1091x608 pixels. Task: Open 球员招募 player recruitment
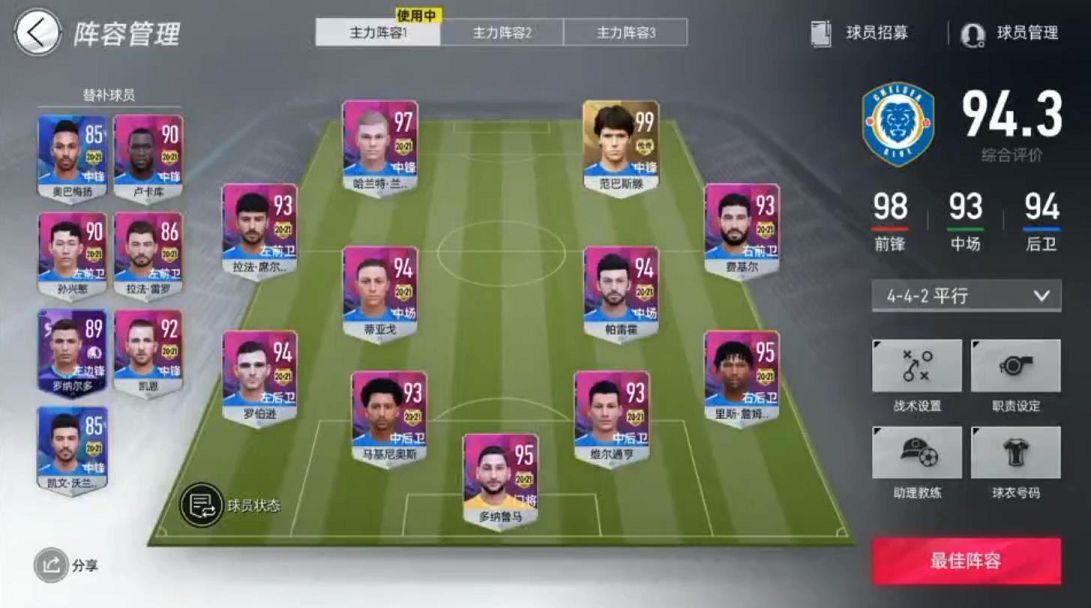coord(861,33)
